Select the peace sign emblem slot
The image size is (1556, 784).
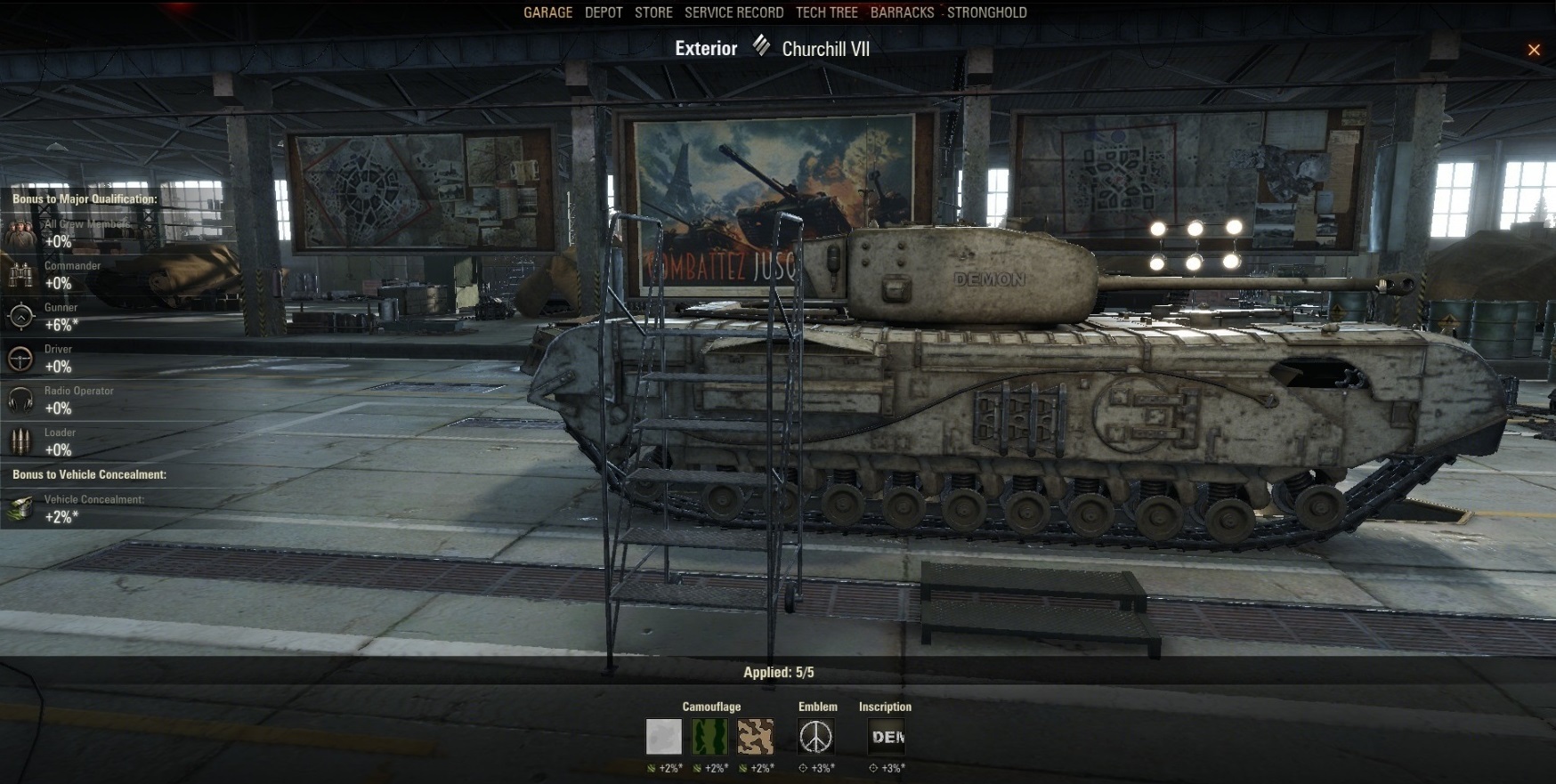click(816, 737)
